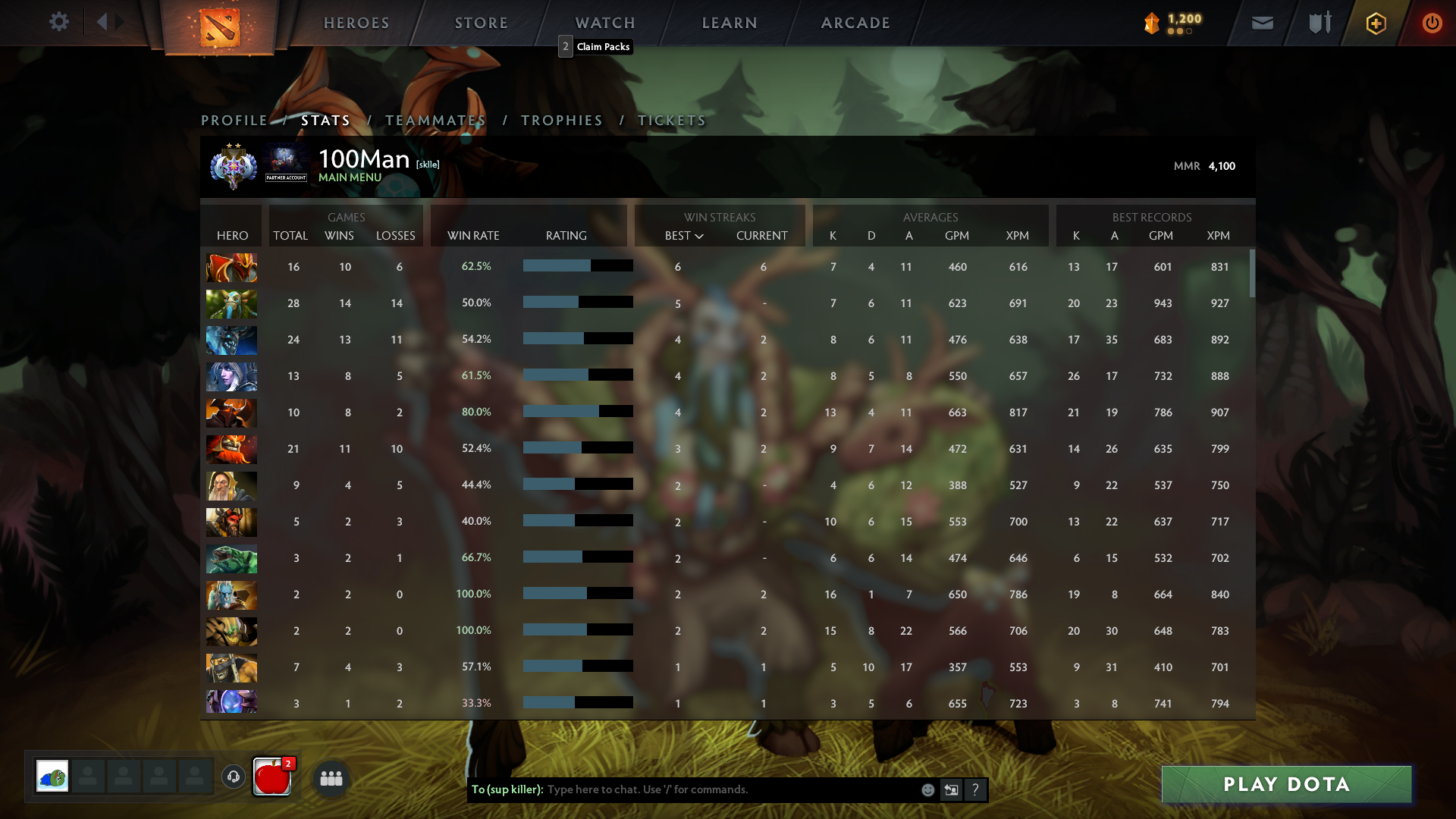Open the gold hexagon plus icon
The height and width of the screenshot is (819, 1456).
click(x=1375, y=24)
